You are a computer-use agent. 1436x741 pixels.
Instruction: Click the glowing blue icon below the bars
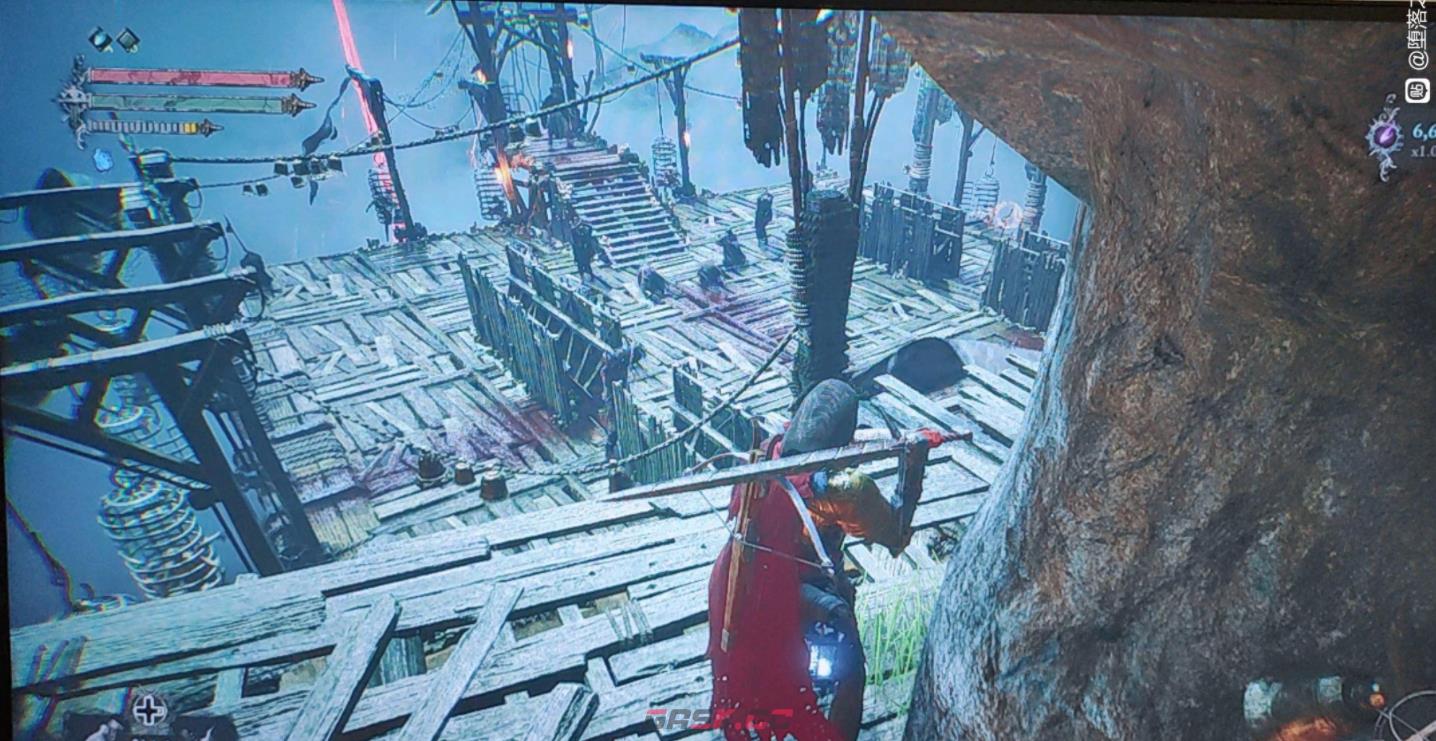pos(102,158)
